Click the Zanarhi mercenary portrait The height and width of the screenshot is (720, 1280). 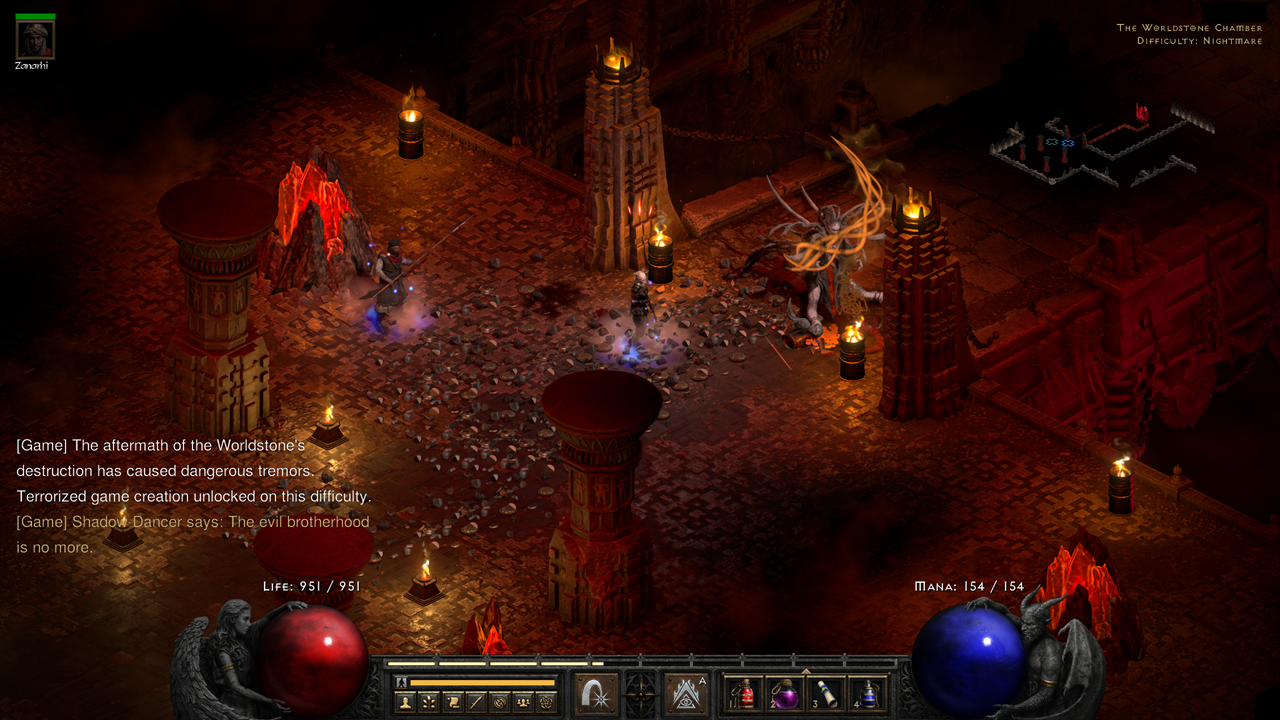coord(35,40)
